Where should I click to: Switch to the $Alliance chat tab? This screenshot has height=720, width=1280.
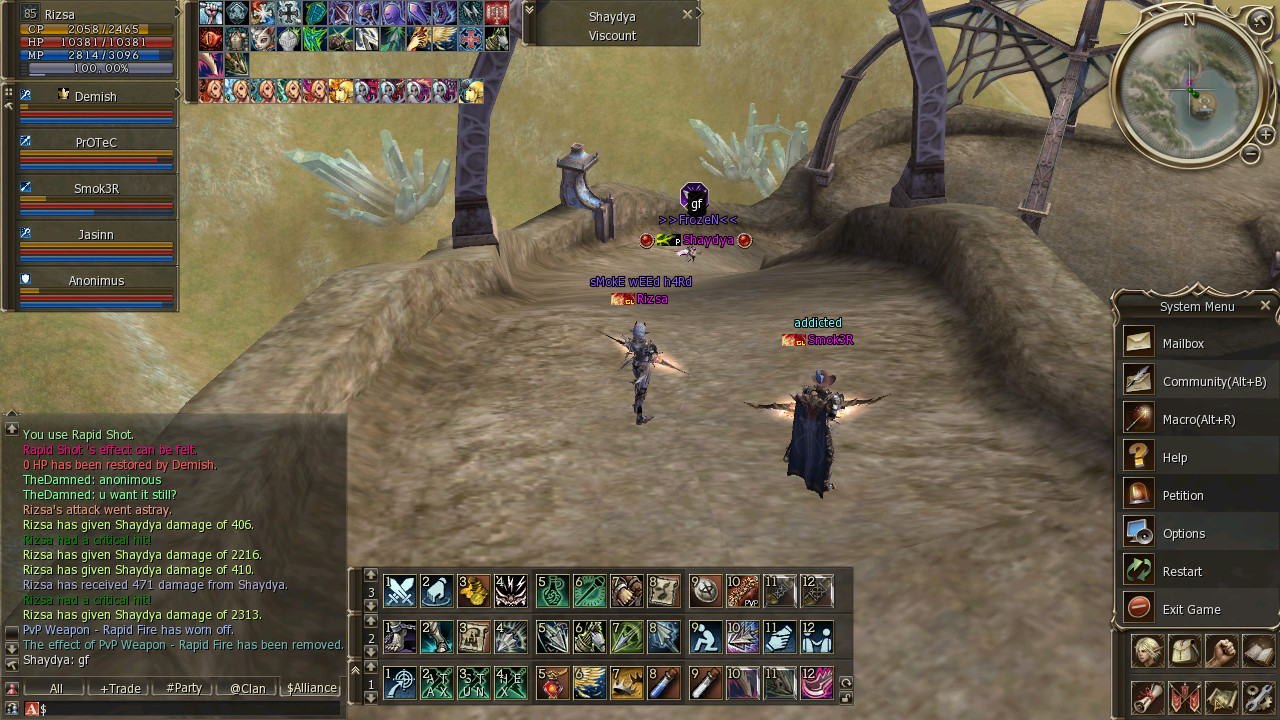(311, 688)
